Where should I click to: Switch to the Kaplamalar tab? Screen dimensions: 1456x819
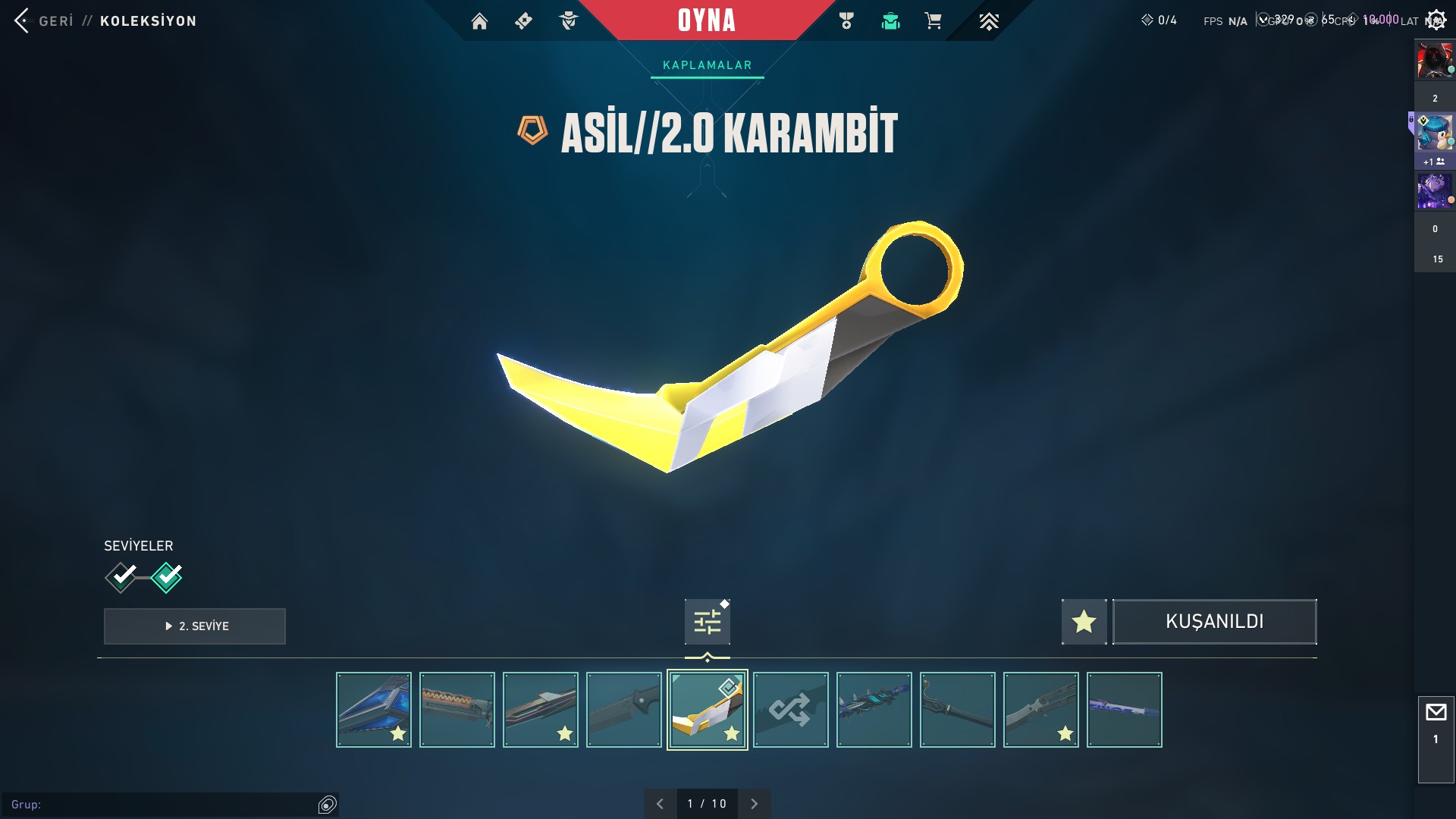(x=707, y=65)
